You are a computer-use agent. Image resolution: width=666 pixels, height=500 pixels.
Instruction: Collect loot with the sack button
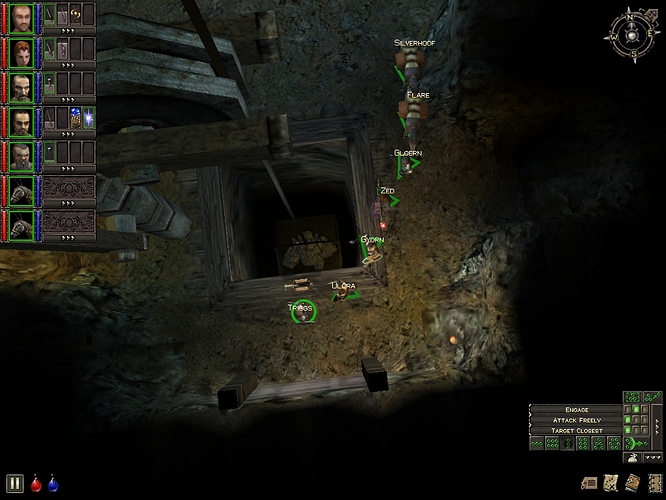[x=632, y=457]
